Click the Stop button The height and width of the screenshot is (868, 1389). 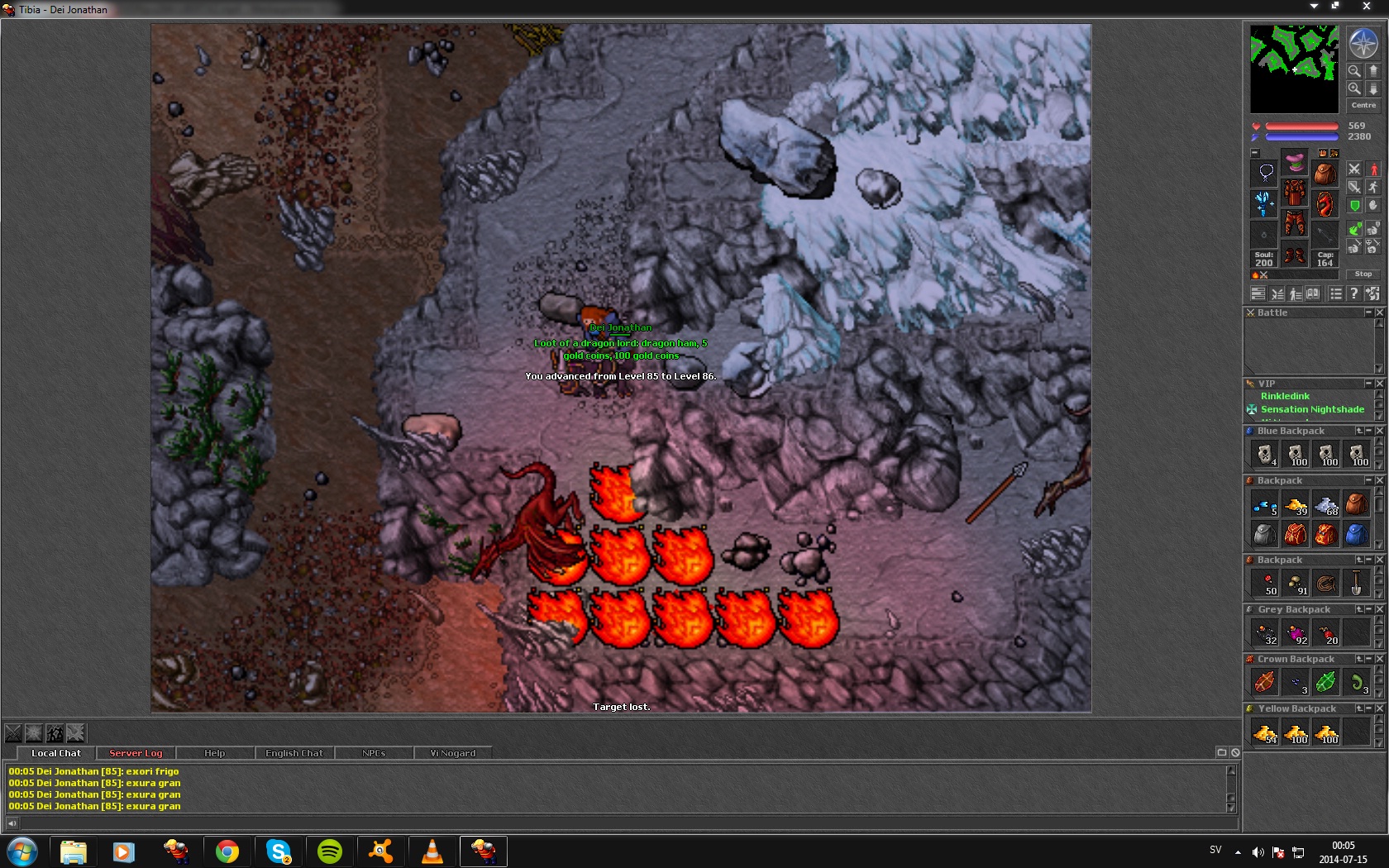click(1363, 274)
